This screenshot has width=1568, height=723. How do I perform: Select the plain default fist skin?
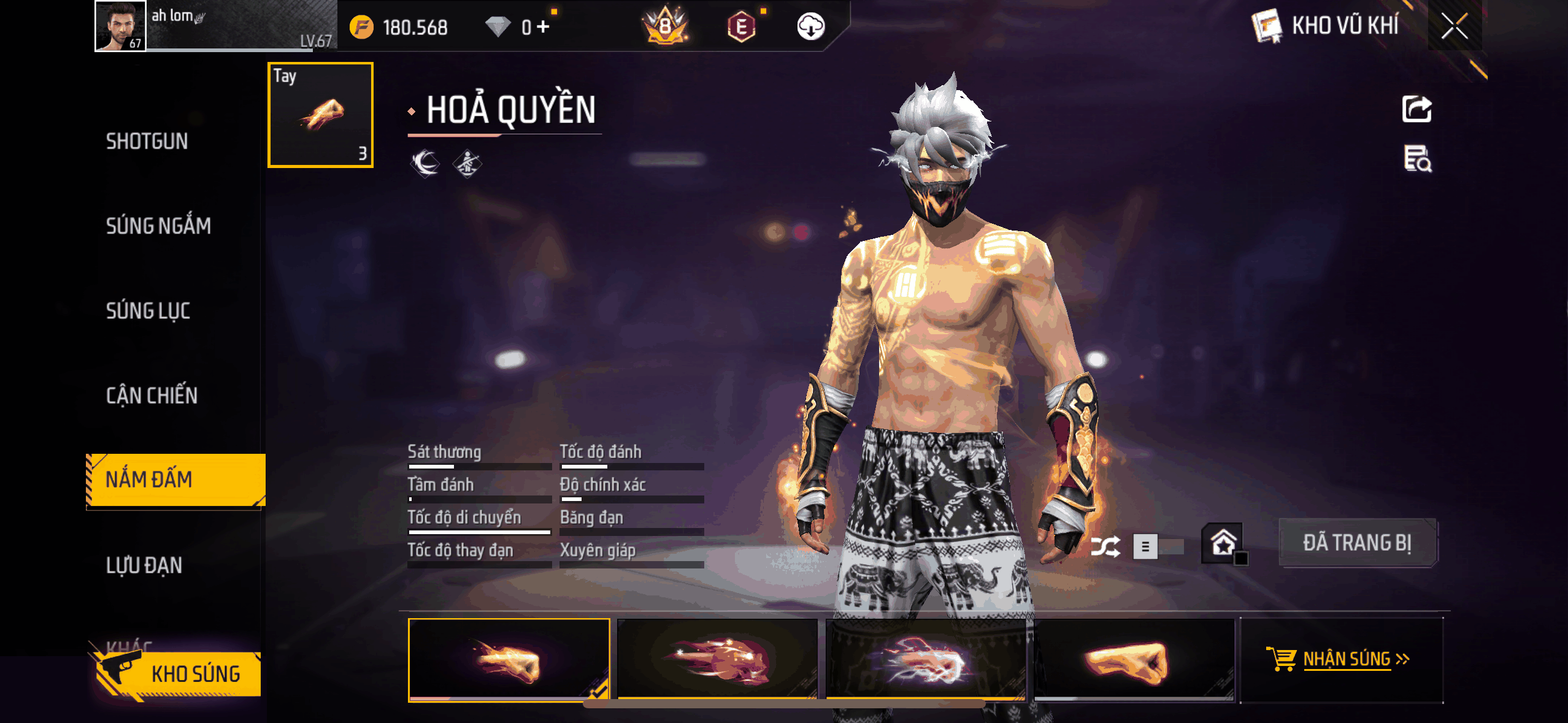1134,659
